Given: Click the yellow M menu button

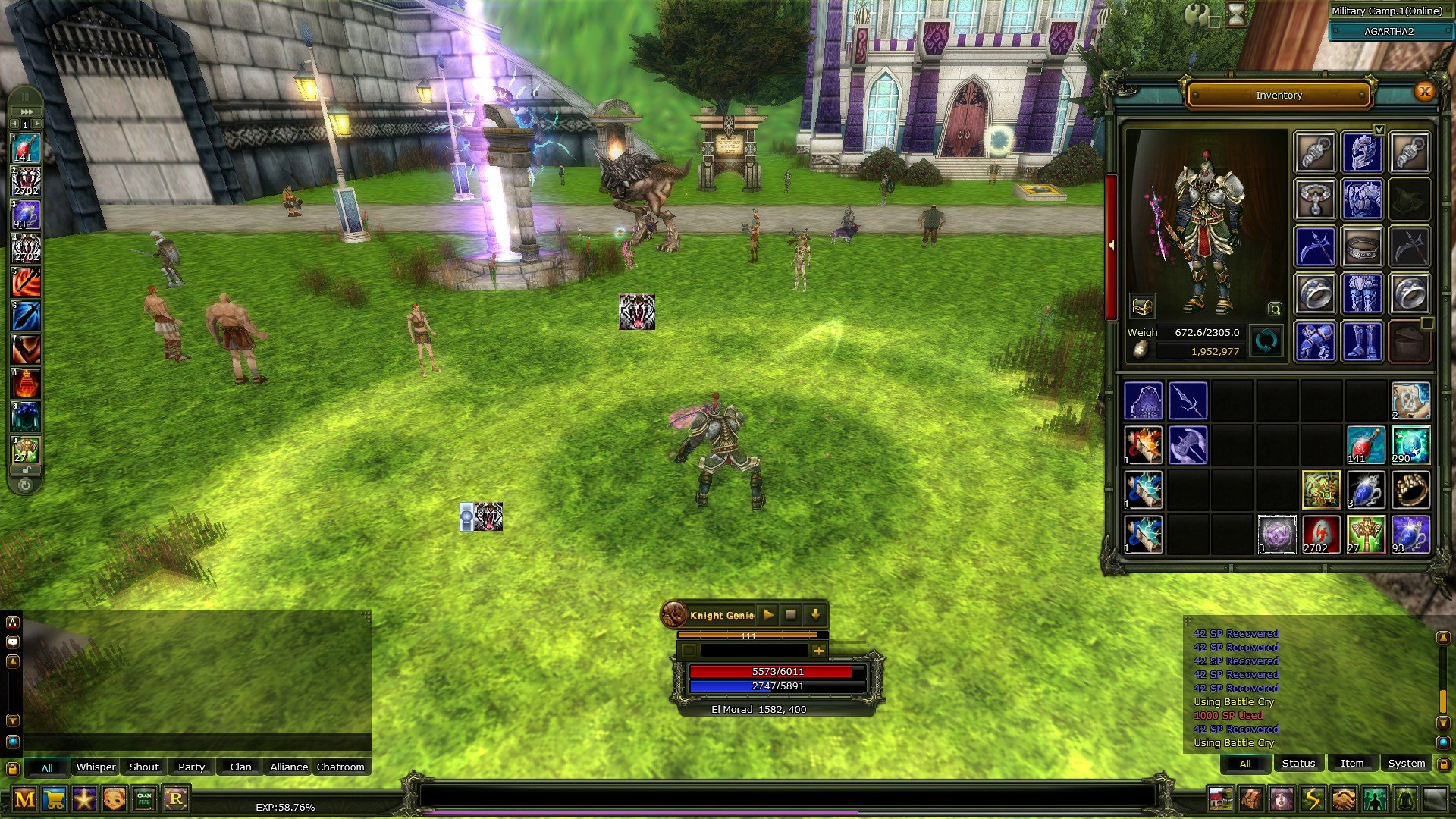Looking at the screenshot, I should point(24,799).
